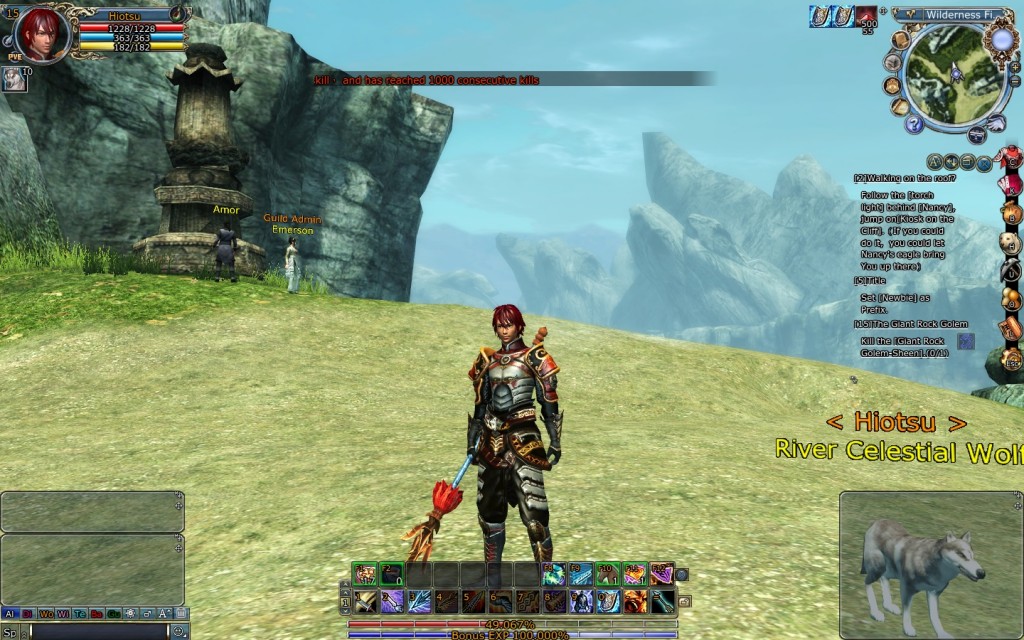Click the chat text input field
The image size is (1024, 640).
98,631
